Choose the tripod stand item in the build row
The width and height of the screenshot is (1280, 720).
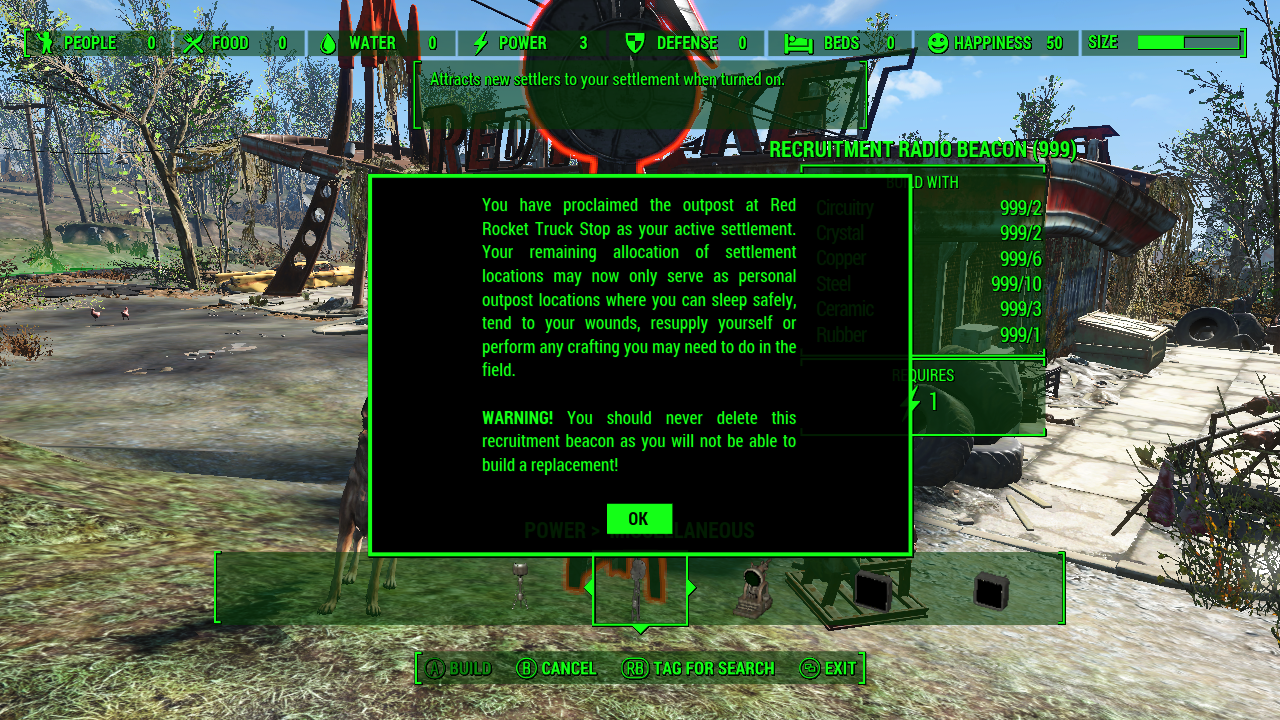coord(520,586)
